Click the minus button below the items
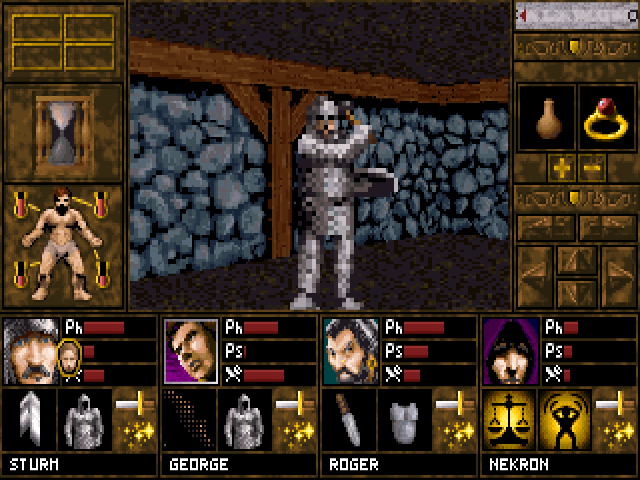Image resolution: width=640 pixels, height=480 pixels. click(x=591, y=166)
